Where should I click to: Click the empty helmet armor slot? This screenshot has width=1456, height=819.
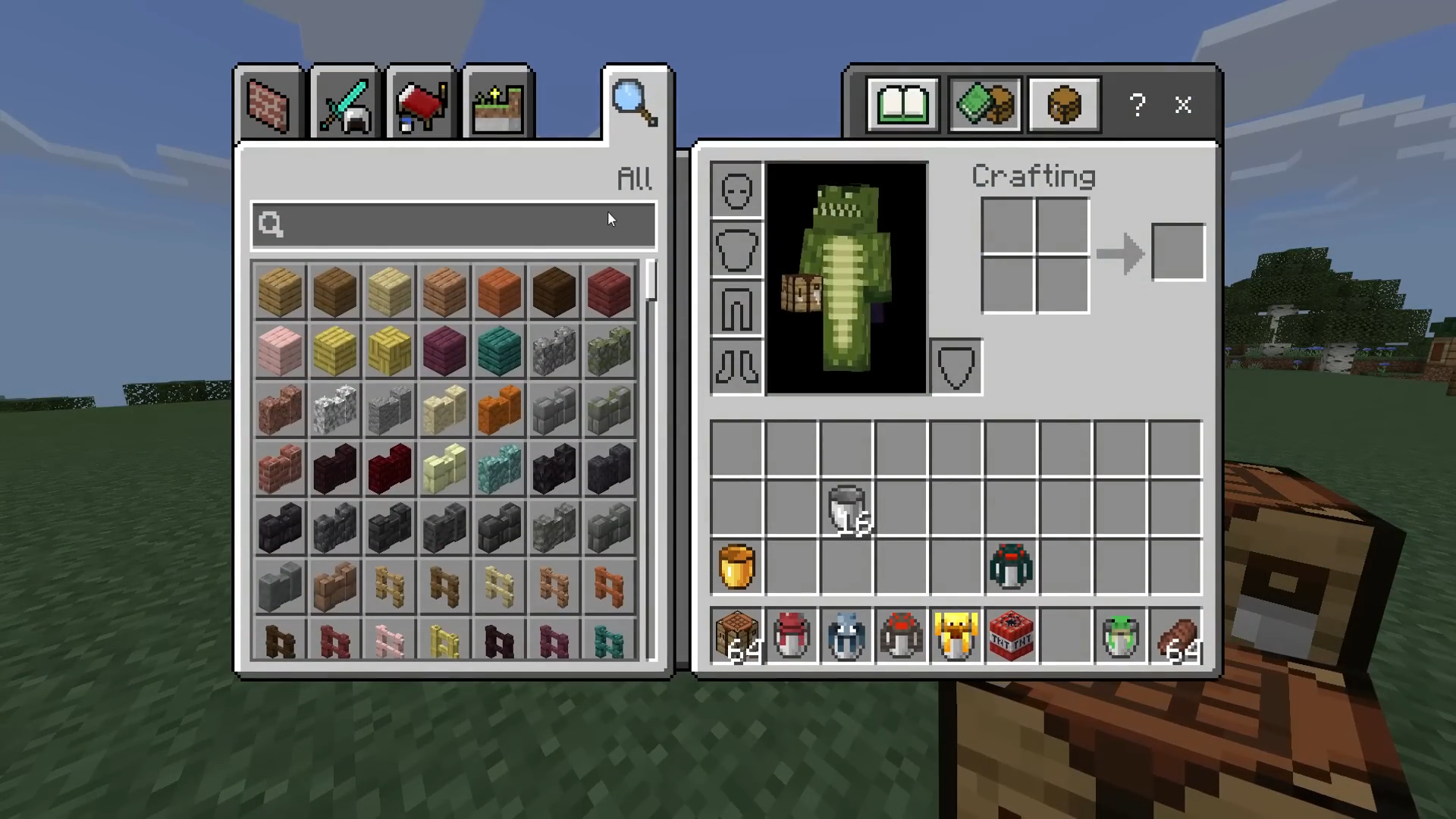[x=736, y=190]
